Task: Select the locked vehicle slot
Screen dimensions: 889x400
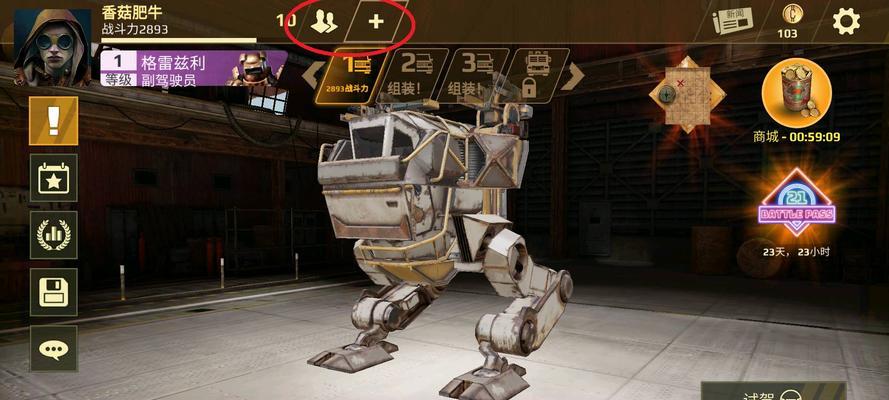Action: (529, 73)
